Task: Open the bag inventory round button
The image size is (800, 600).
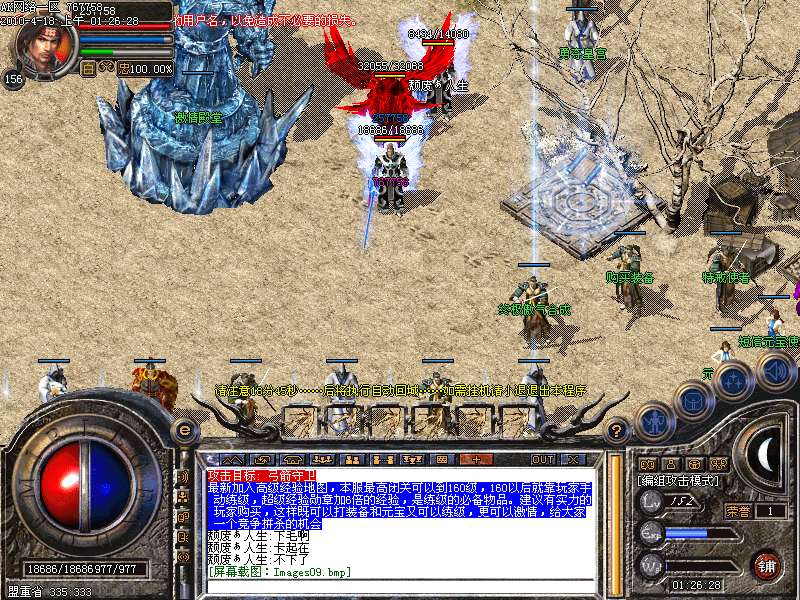Action: point(692,398)
